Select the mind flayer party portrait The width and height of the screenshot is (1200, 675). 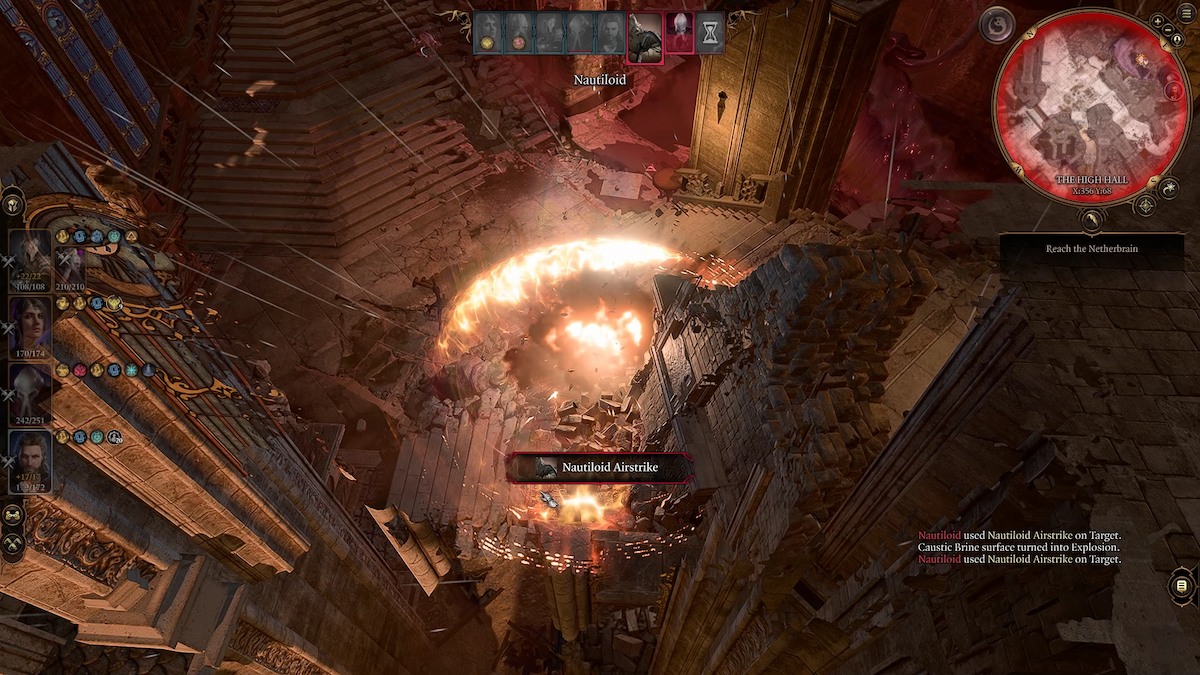[x=30, y=389]
